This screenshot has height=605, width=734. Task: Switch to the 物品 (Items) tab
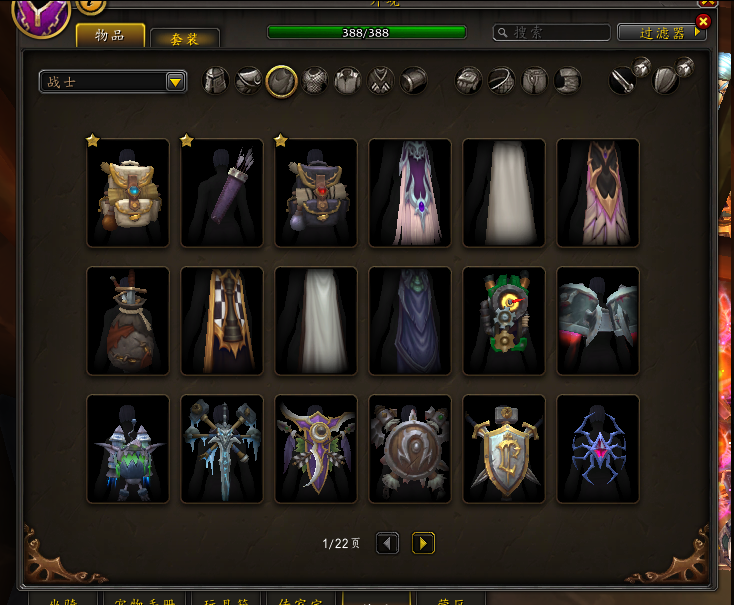110,36
